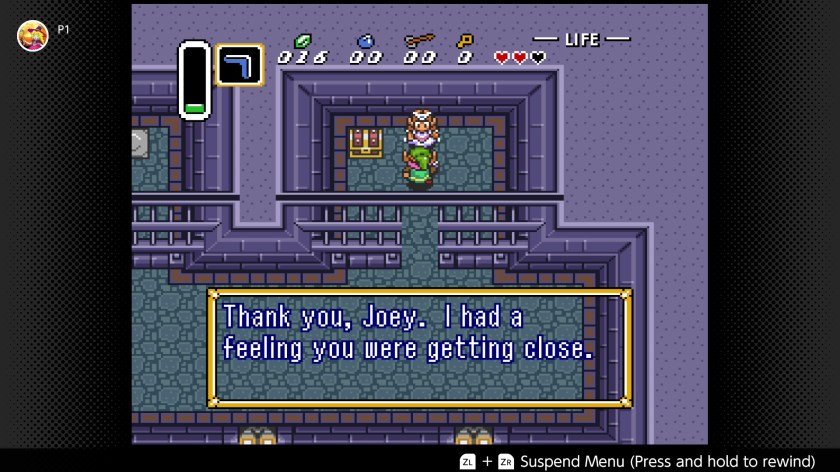Select the equipped boomerang item box
840x472 pixels.
coord(240,65)
